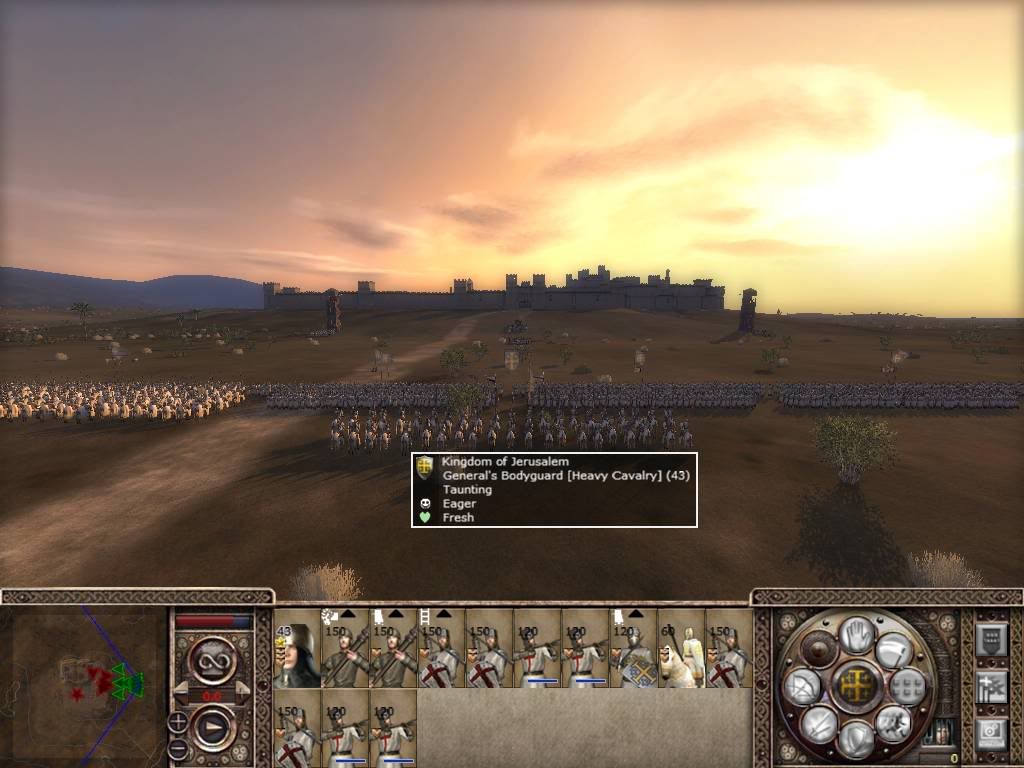Select the 43-man hooded general card
Screen dimensions: 1024x768
point(296,648)
